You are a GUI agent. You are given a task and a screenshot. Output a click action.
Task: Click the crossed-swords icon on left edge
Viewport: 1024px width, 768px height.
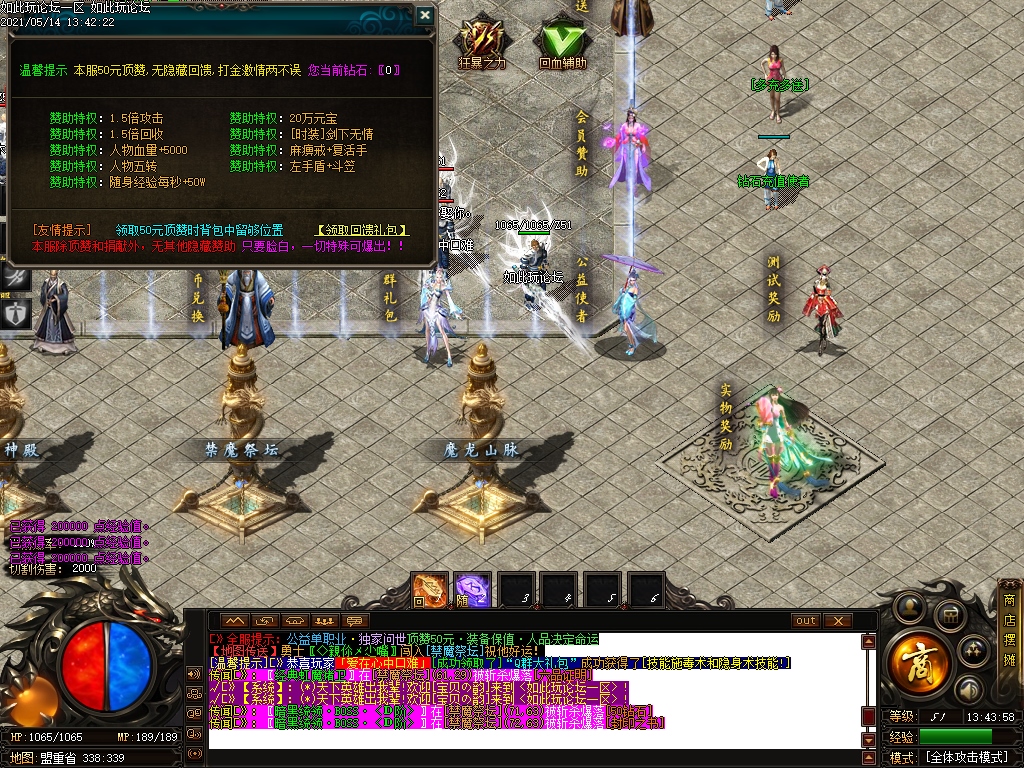coord(15,277)
